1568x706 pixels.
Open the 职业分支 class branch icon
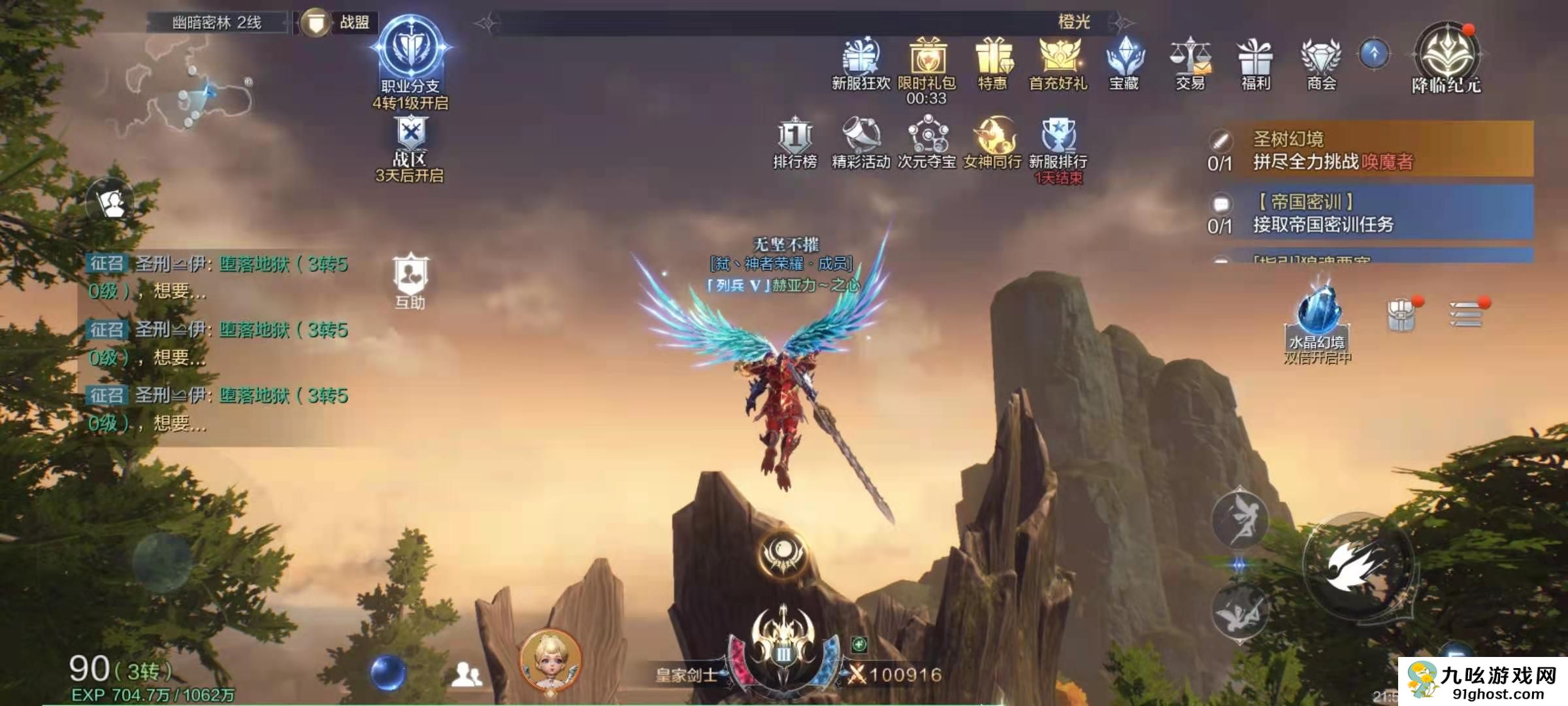coord(410,54)
